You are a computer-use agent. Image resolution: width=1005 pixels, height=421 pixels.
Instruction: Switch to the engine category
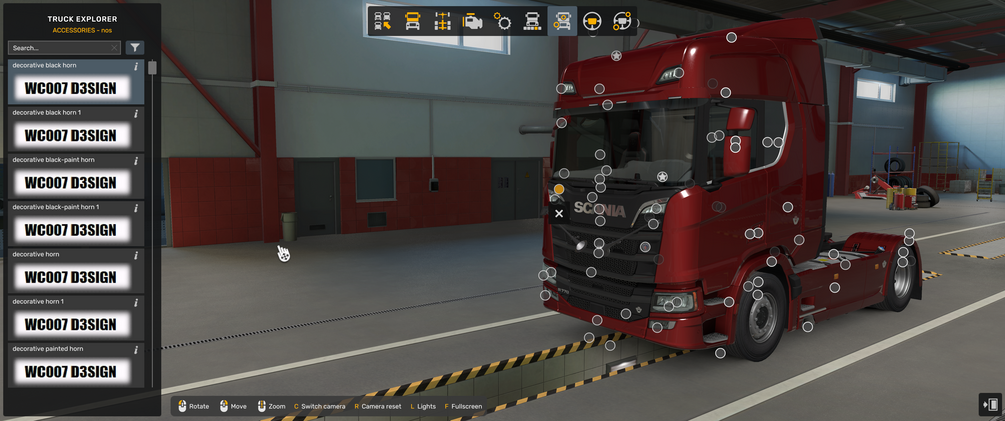(x=473, y=20)
